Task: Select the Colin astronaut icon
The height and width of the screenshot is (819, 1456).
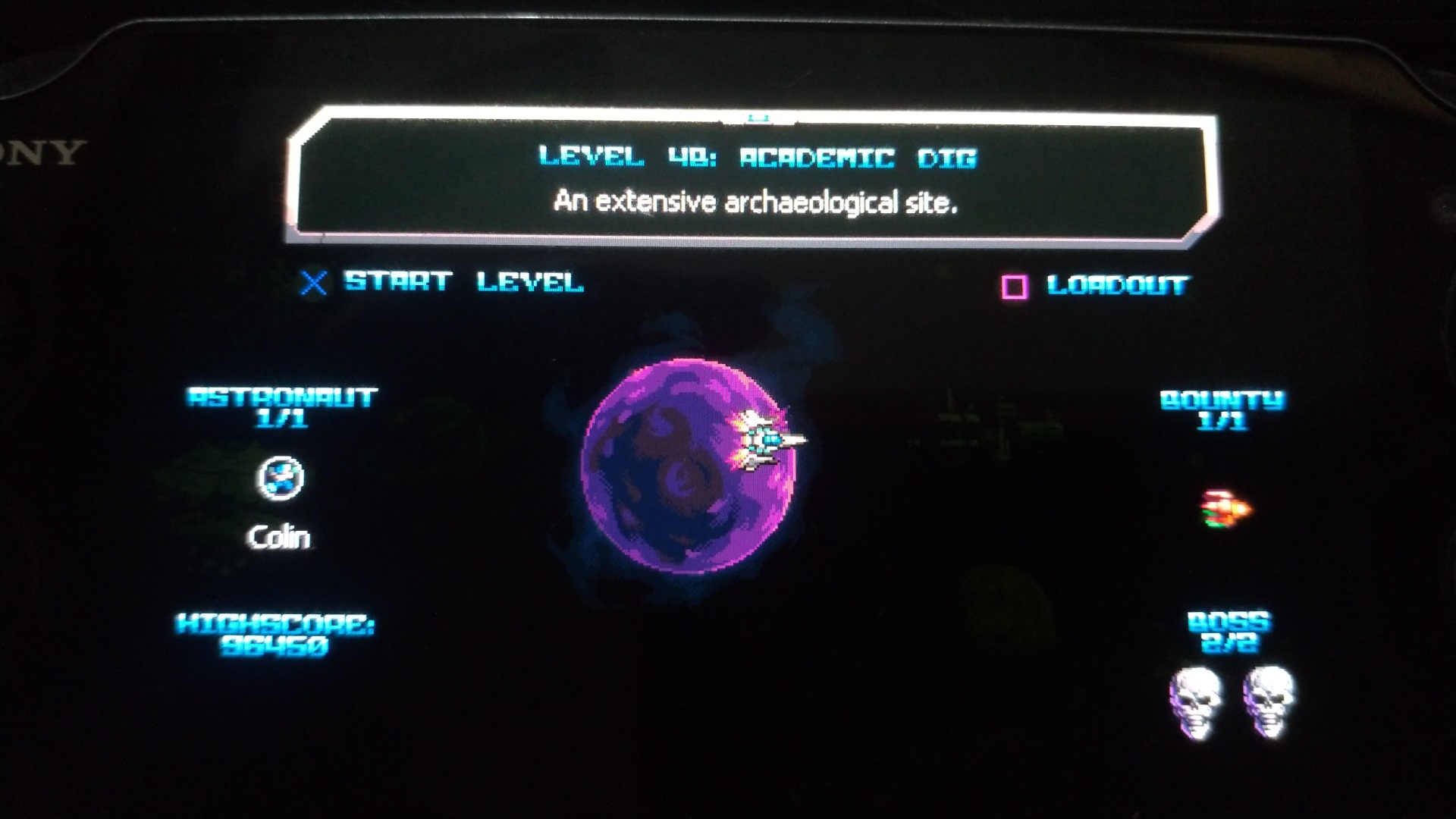Action: (x=281, y=479)
